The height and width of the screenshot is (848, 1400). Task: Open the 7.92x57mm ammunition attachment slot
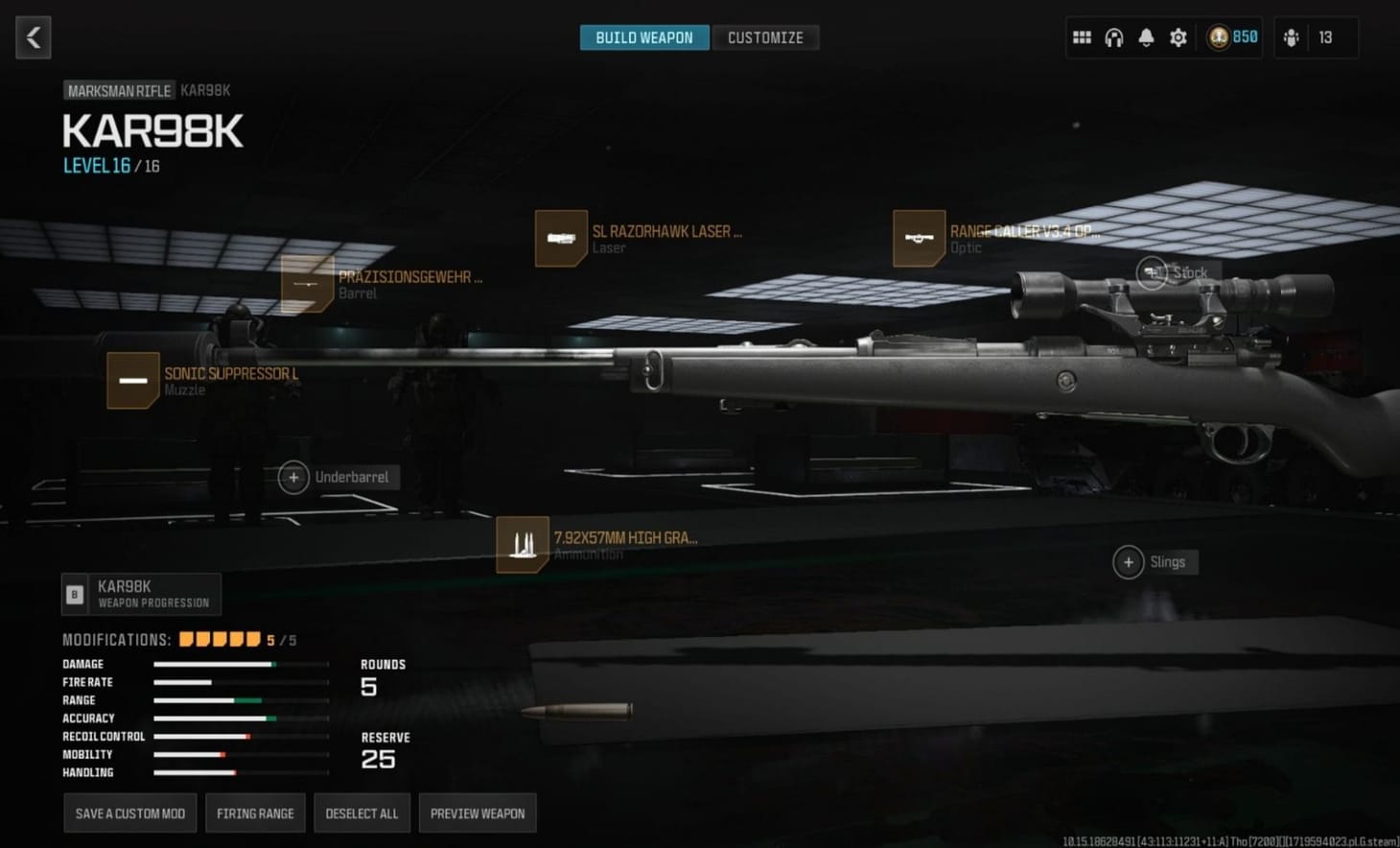524,544
